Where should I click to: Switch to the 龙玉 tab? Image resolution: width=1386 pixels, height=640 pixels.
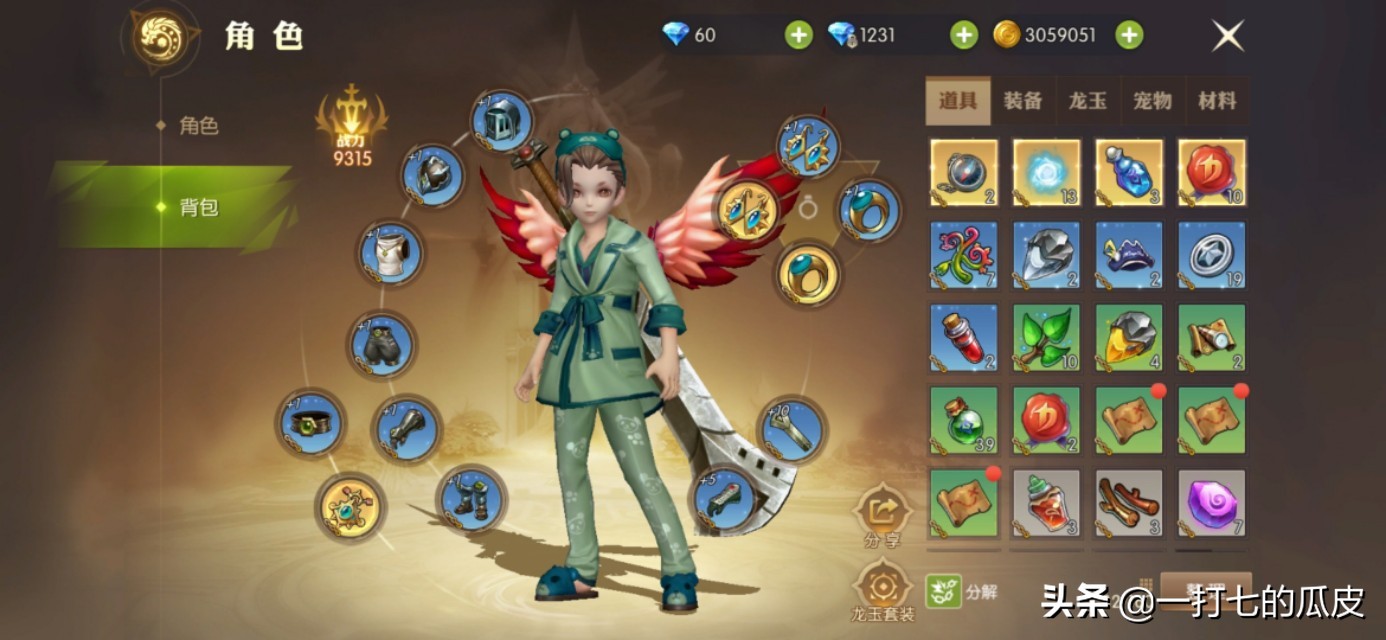1087,101
